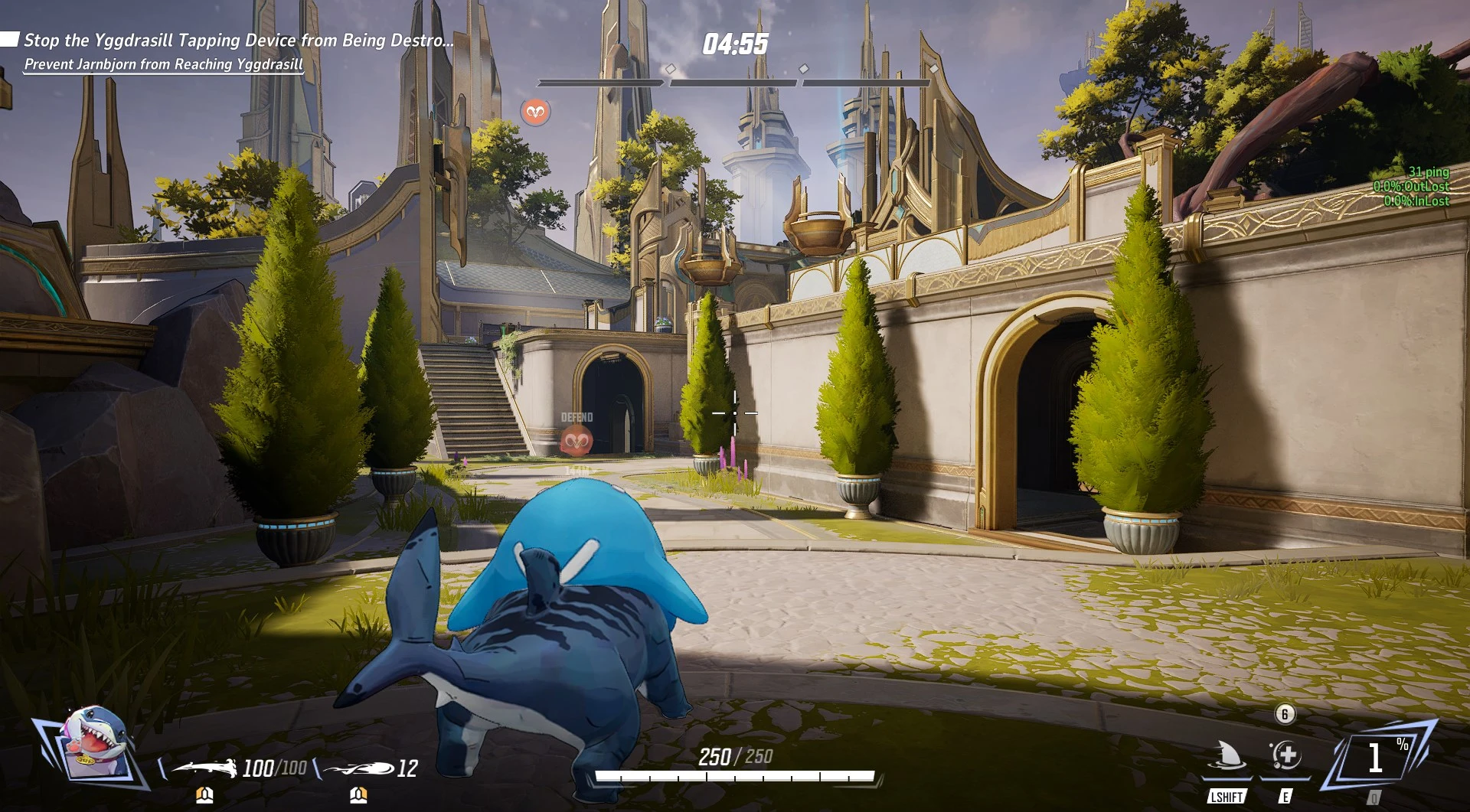This screenshot has width=1470, height=812.
Task: Click the DEFEND objective waypoint marker
Action: click(577, 441)
